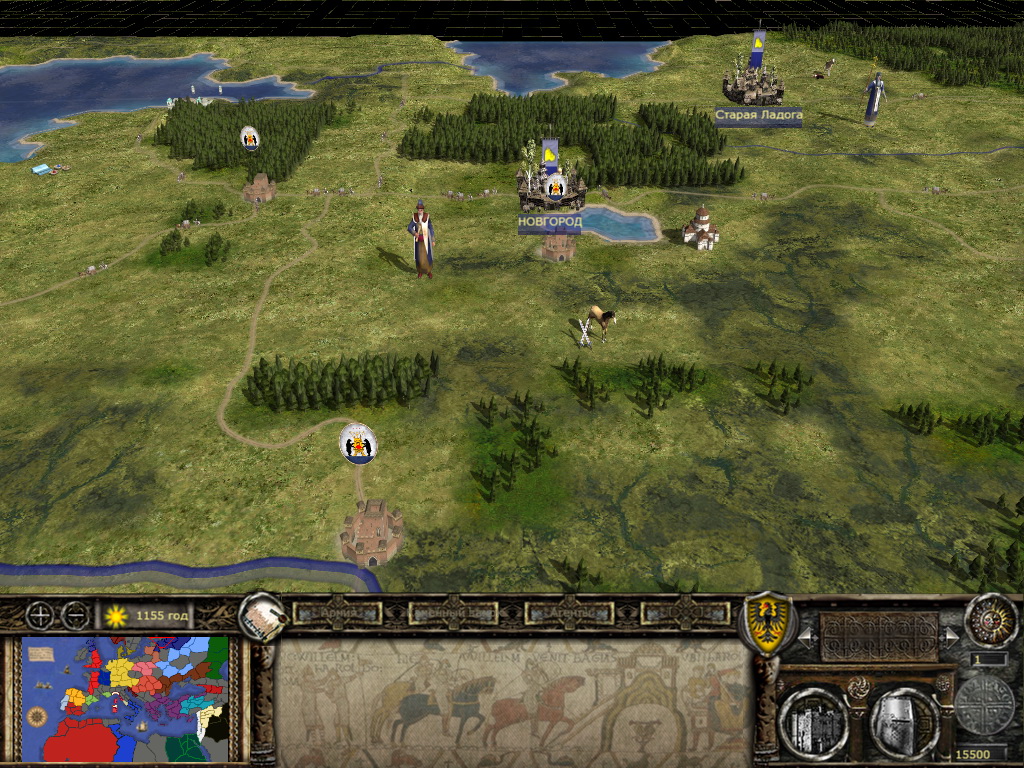The image size is (1024, 768).
Task: Switch to the Армия tab
Action: coord(337,613)
